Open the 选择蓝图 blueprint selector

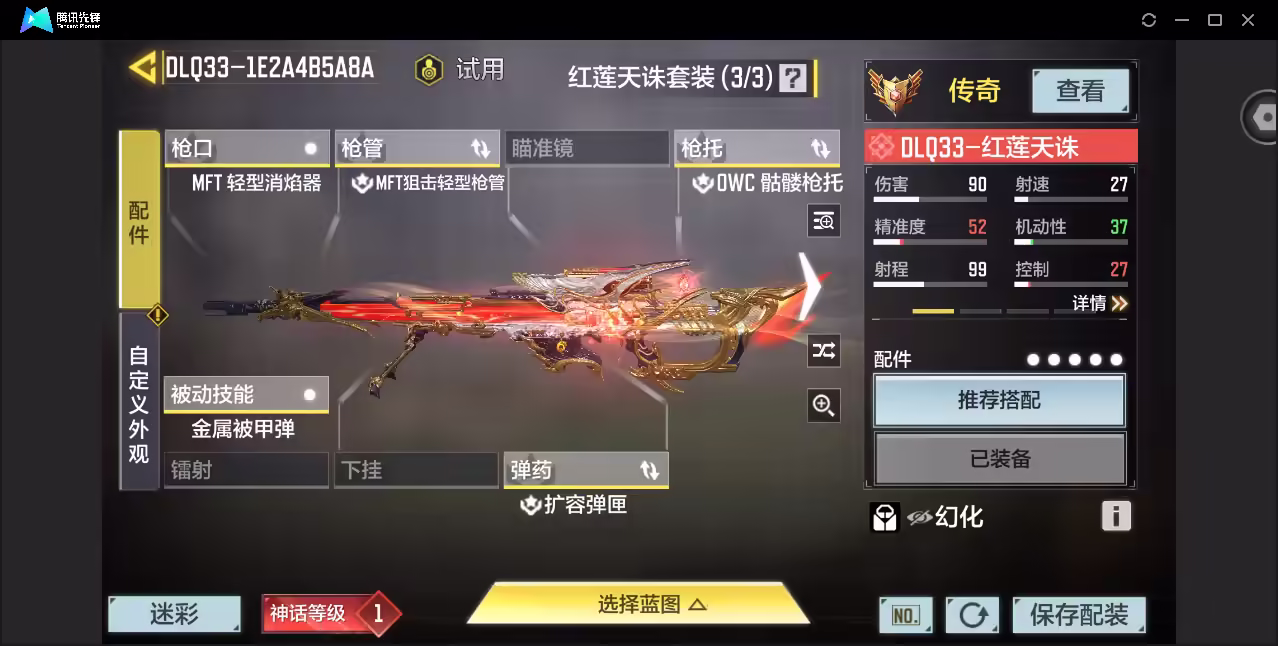638,604
